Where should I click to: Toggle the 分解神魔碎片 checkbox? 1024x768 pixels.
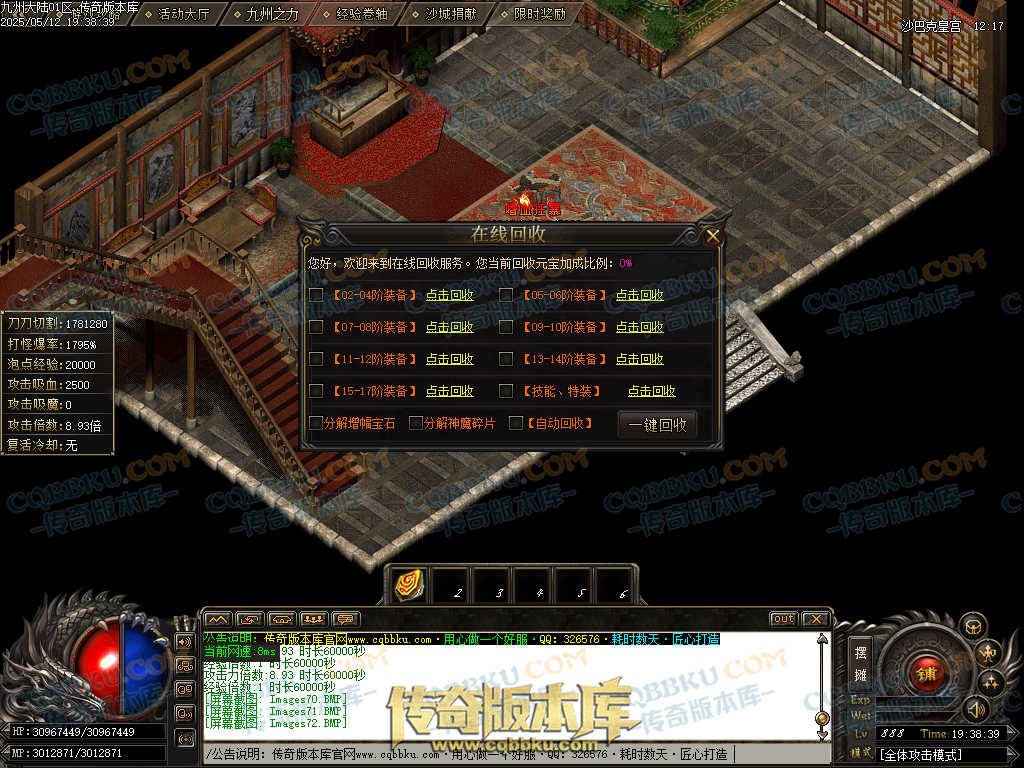pyautogui.click(x=416, y=423)
